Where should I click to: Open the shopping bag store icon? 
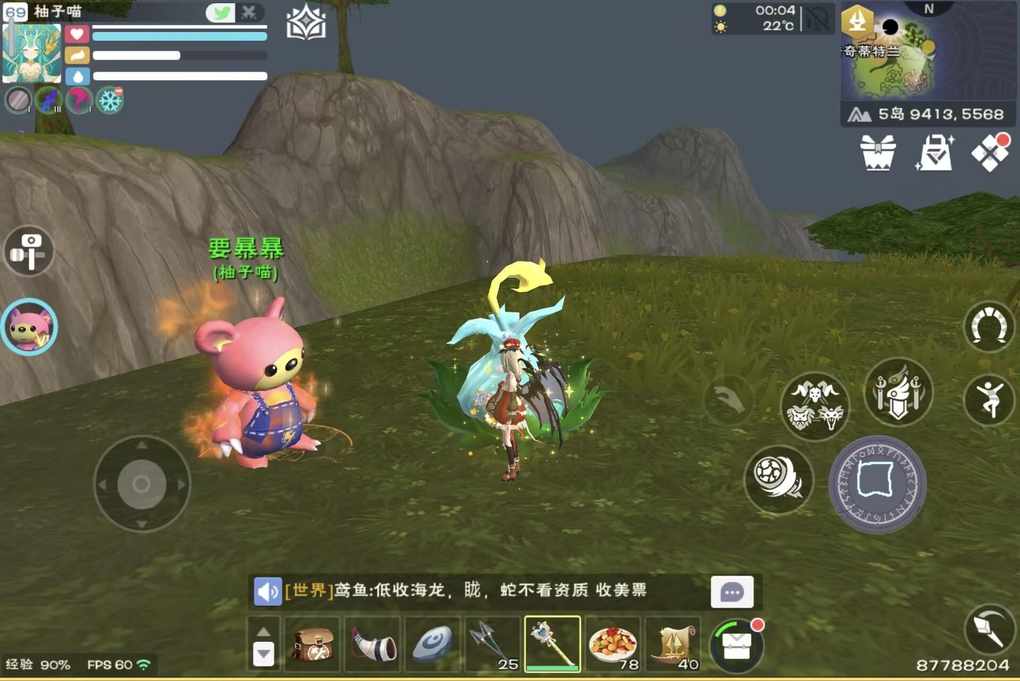(x=935, y=153)
